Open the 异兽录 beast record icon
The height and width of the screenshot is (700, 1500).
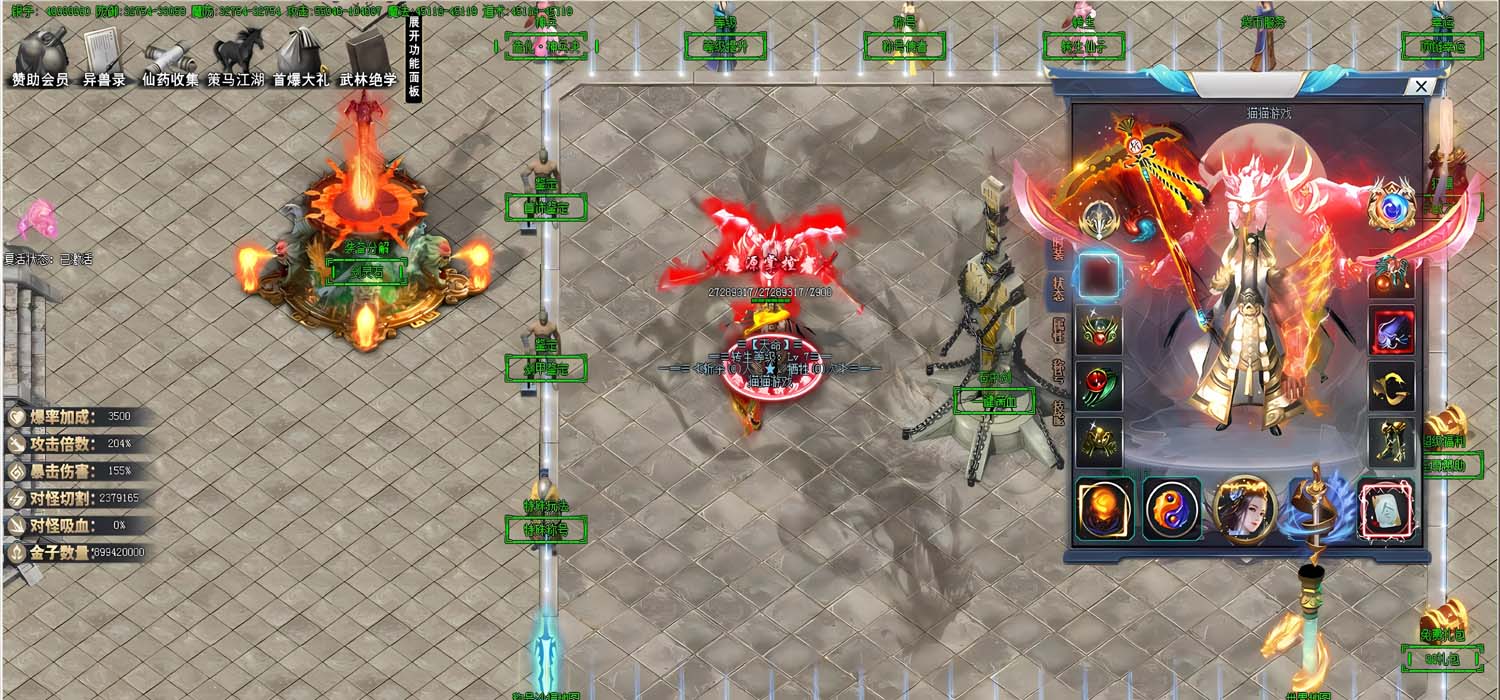[x=103, y=56]
